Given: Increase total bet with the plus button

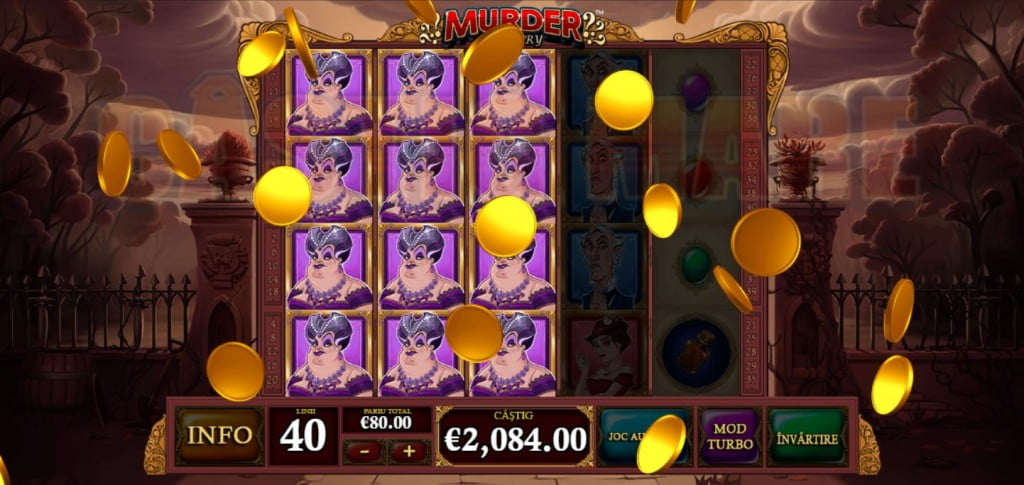Looking at the screenshot, I should 409,450.
